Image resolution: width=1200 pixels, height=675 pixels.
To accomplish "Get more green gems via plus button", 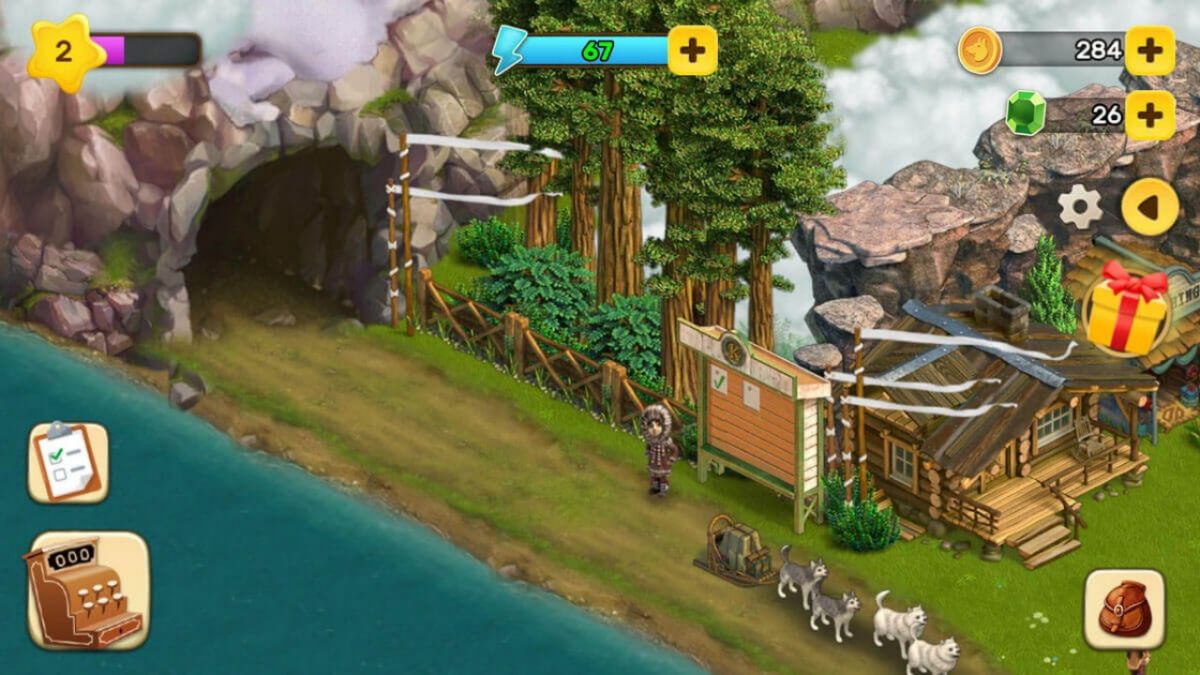I will coord(1149,115).
